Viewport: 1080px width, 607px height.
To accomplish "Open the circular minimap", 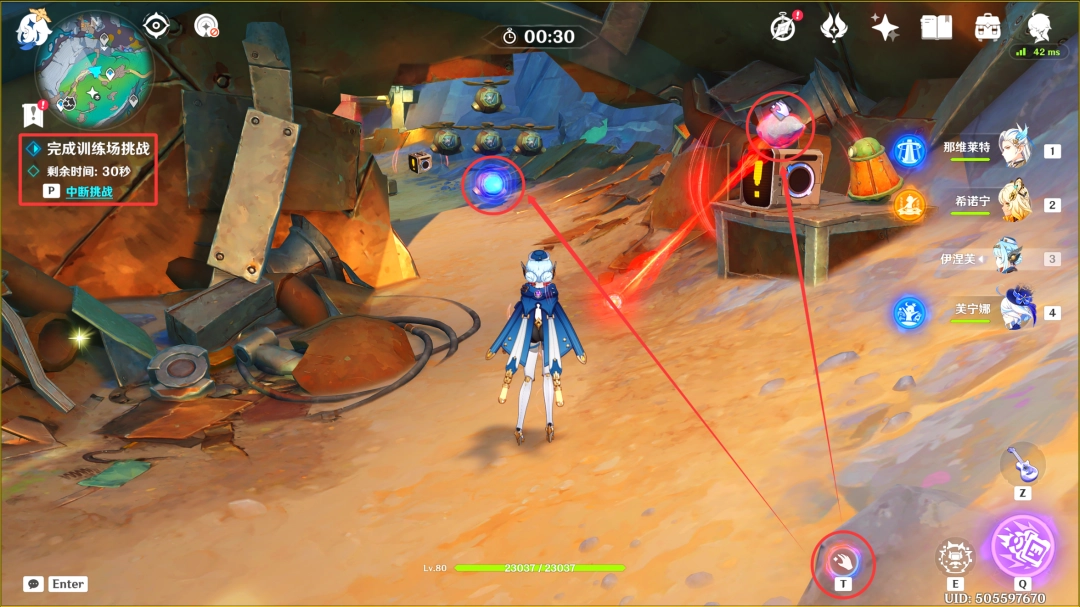I will (95, 70).
